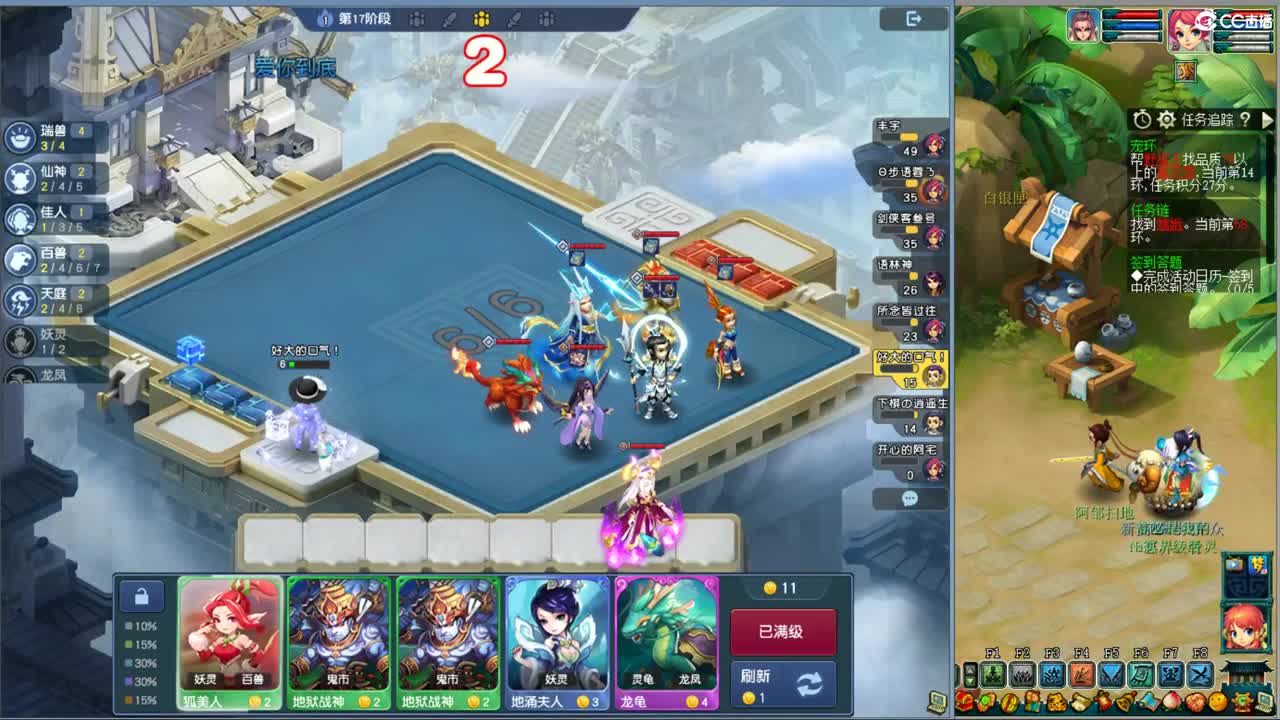This screenshot has width=1280, height=720.
Task: Expand the 龙凤 faction entry
Action: [x=18, y=378]
